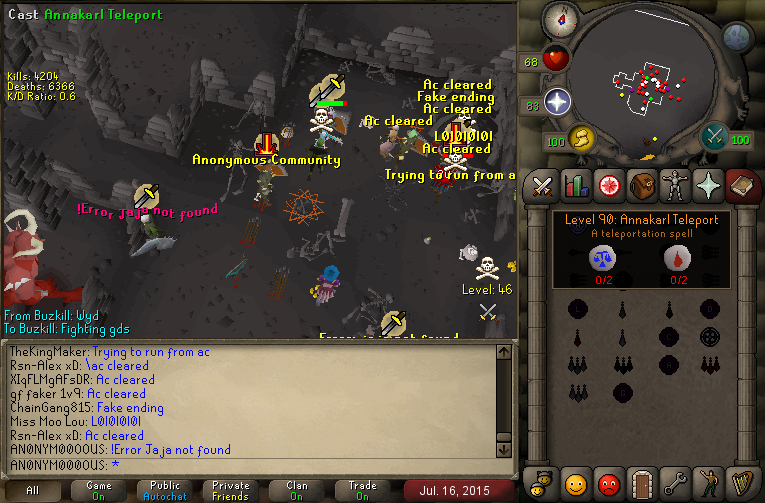Open the Combat Options tab
Screen dimensions: 765x503
point(542,186)
